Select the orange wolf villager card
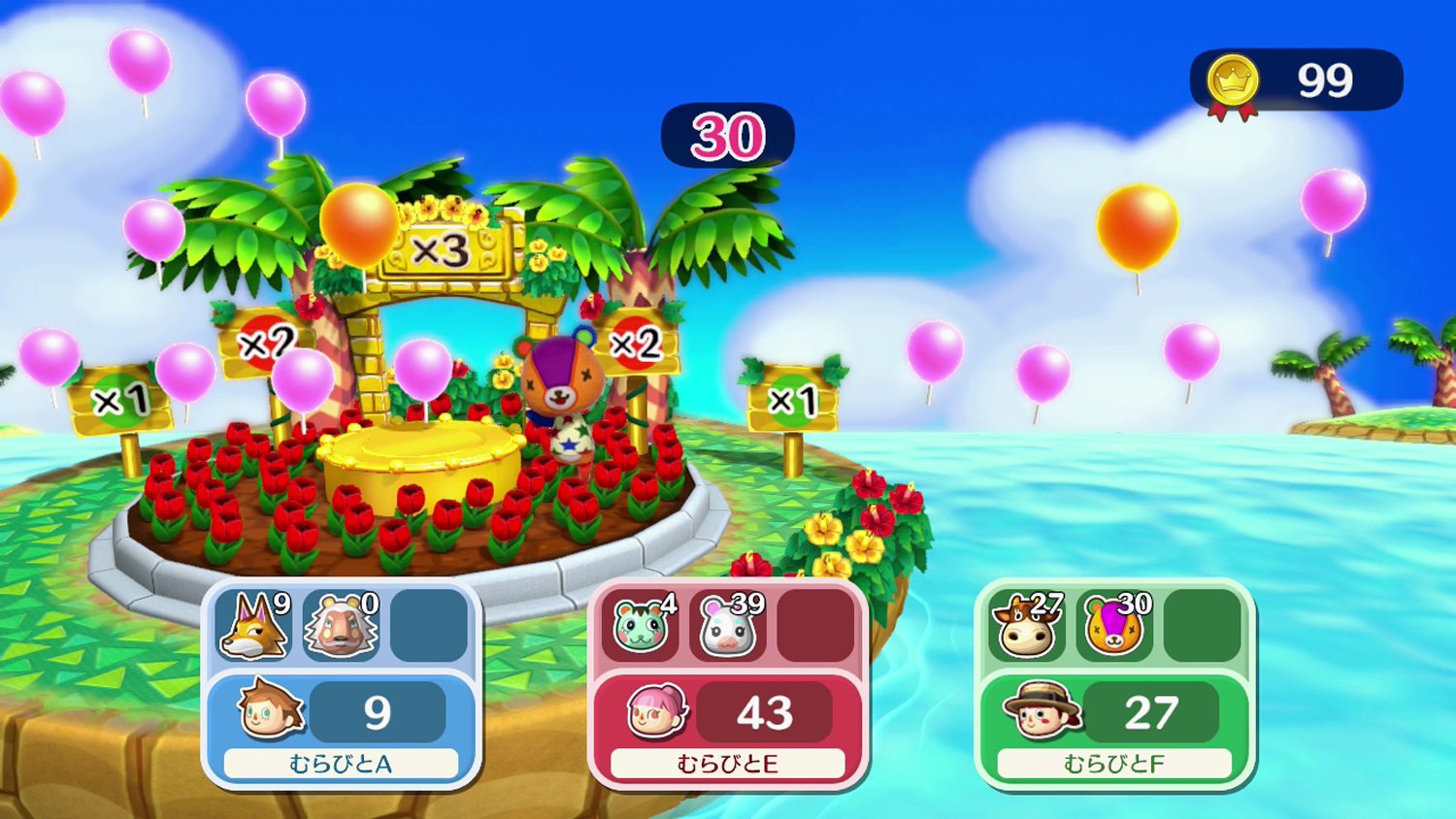The image size is (1456, 819). tap(254, 626)
